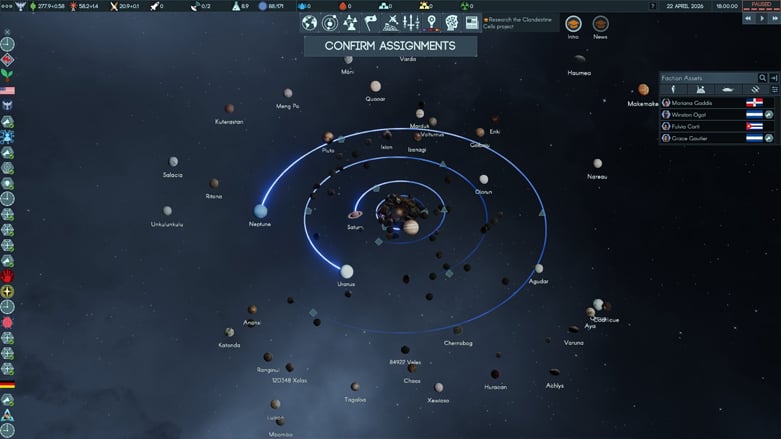Open the flag panel in the top toolbar

click(x=370, y=22)
